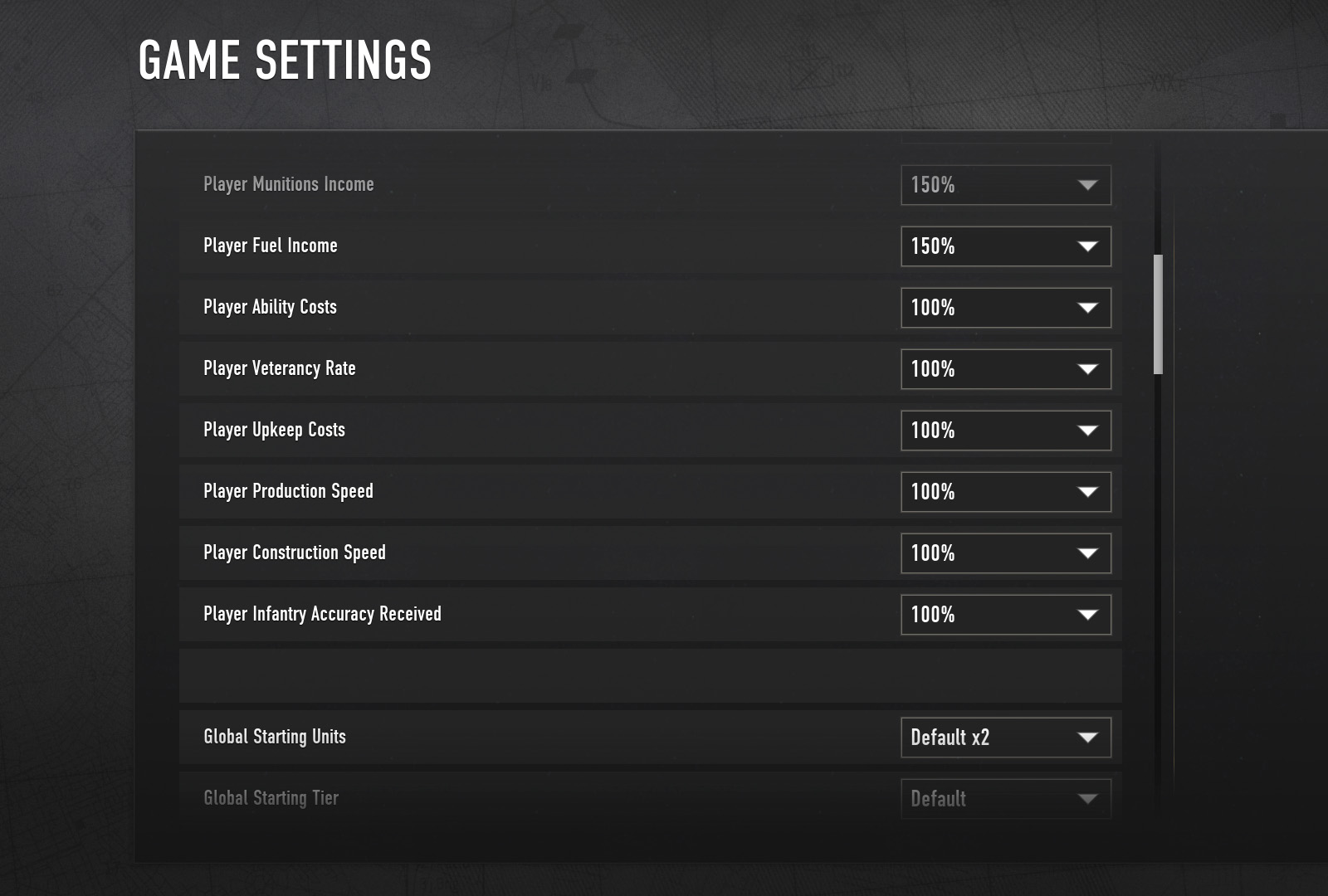Open the Player Ability Costs dropdown
The image size is (1328, 896).
point(1005,308)
